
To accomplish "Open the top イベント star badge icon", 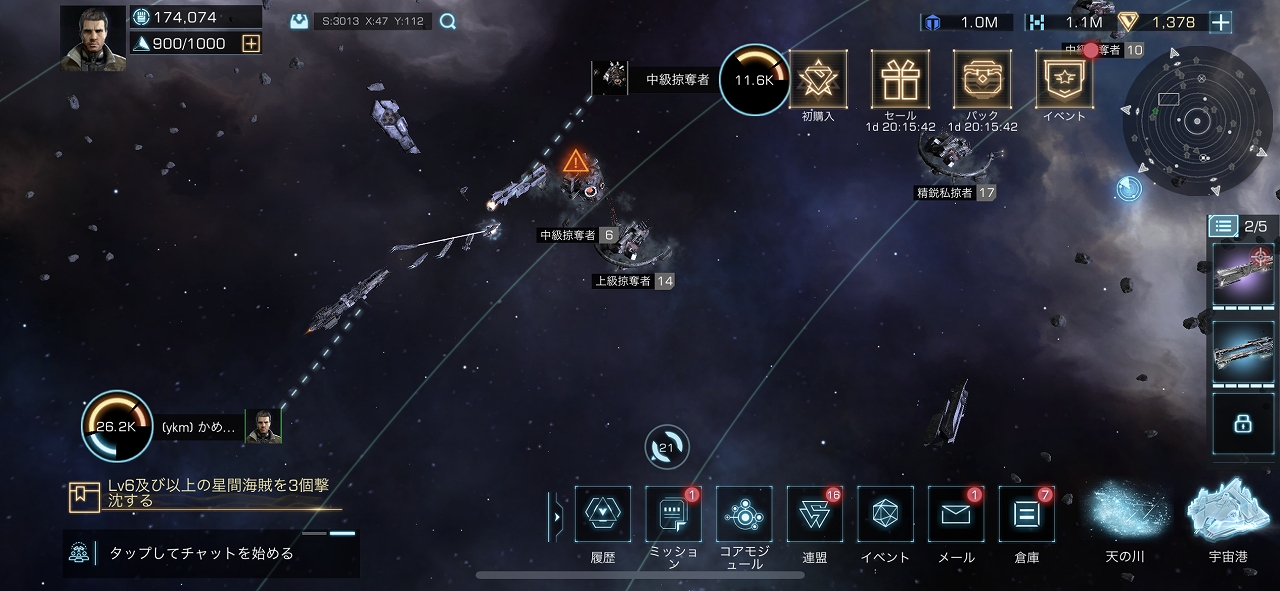I will [1063, 79].
